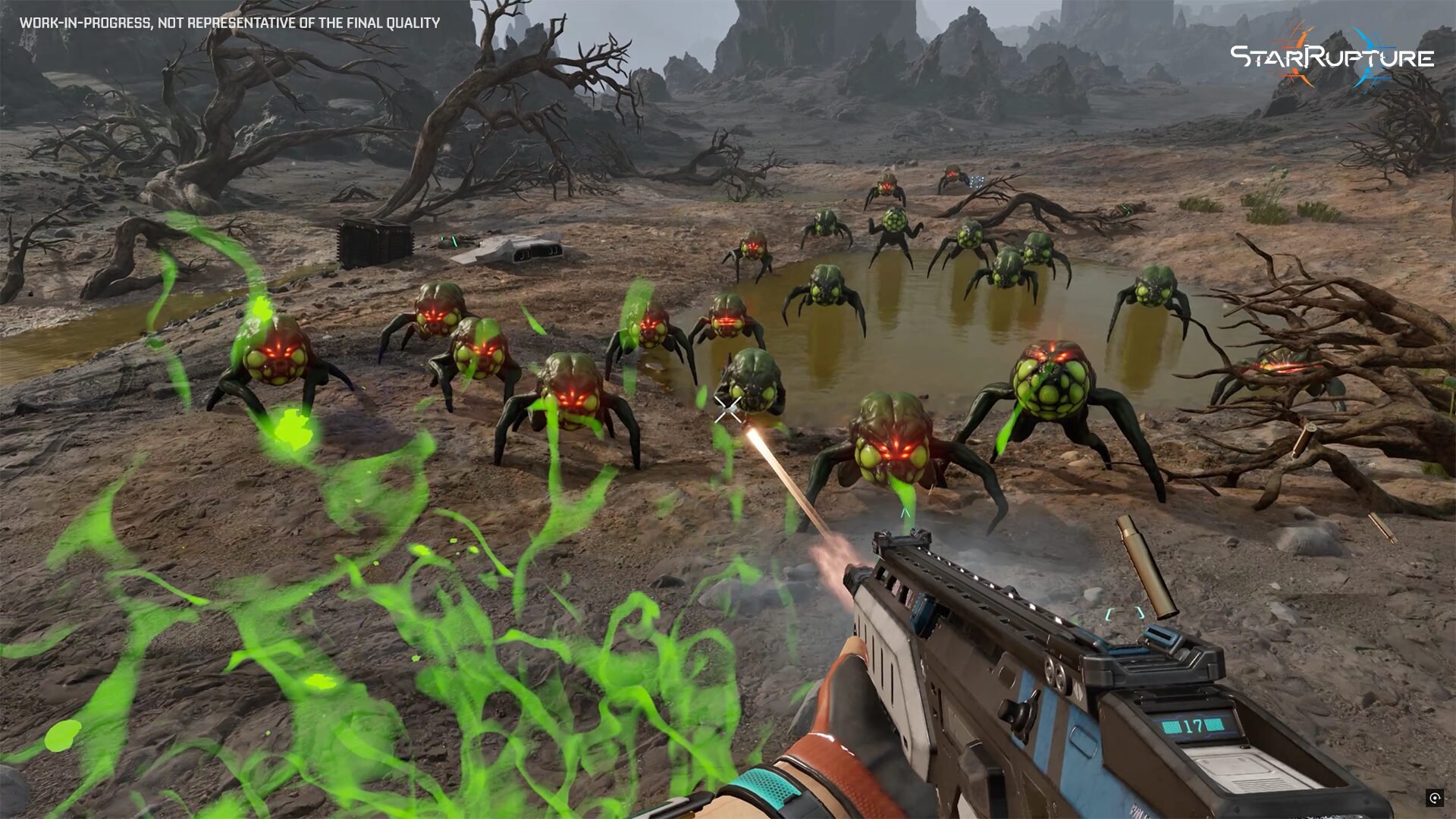This screenshot has height=819, width=1456.
Task: Click the left magazine icon on ammo display
Action: (x=1172, y=726)
